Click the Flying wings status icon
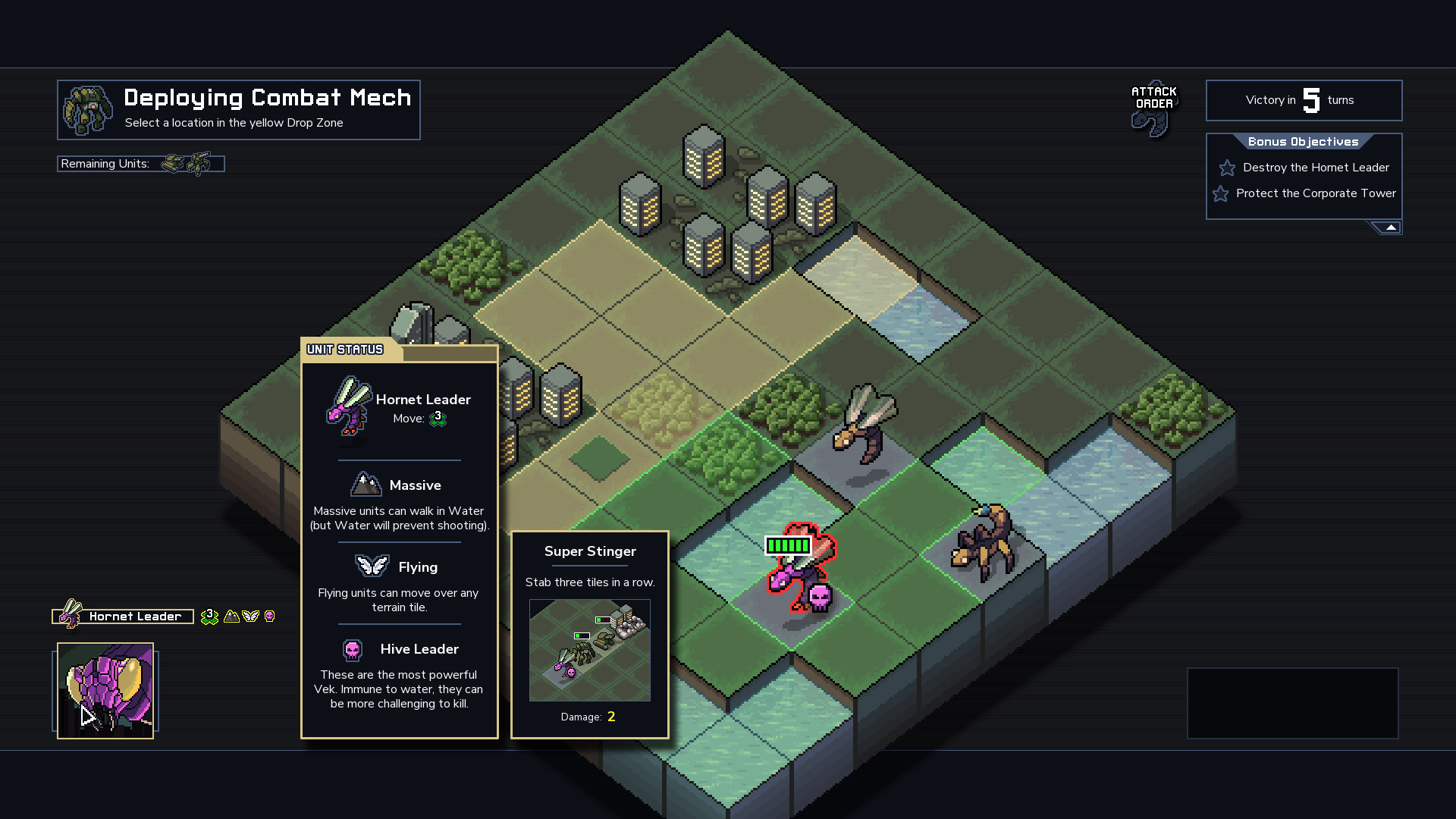Viewport: 1456px width, 819px height. [250, 617]
